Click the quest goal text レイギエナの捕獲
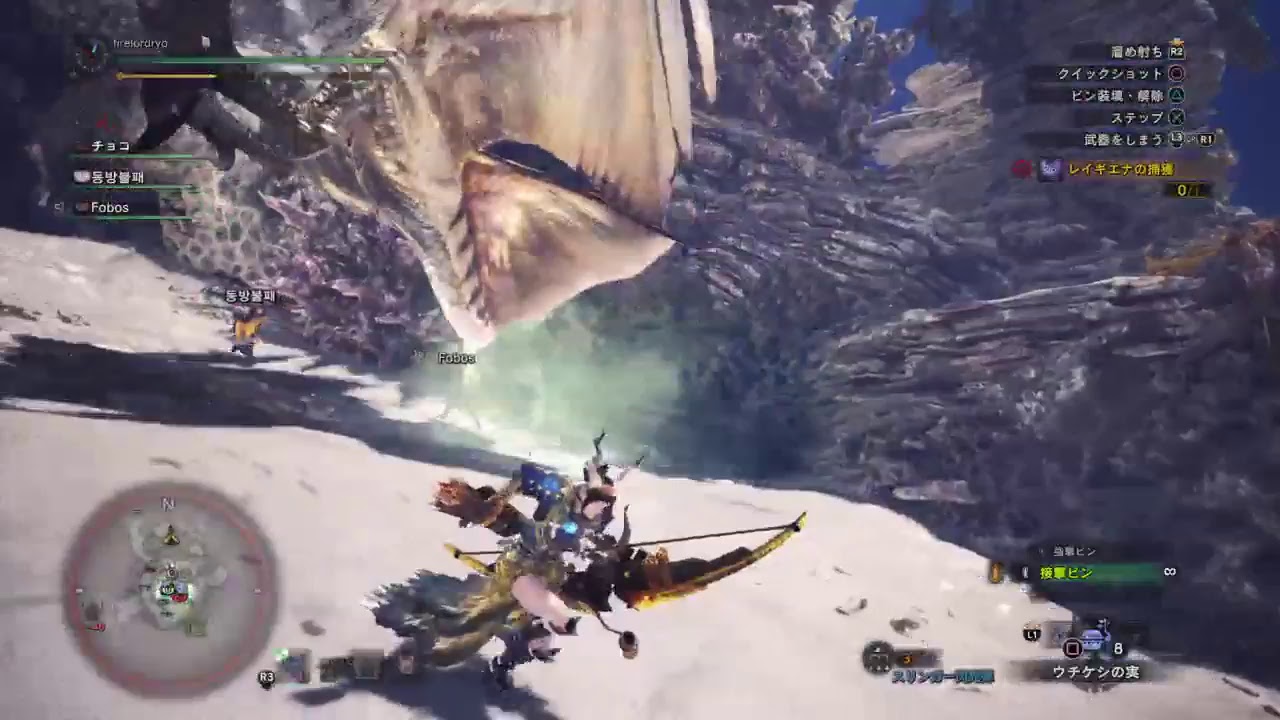This screenshot has width=1280, height=720. click(1121, 170)
